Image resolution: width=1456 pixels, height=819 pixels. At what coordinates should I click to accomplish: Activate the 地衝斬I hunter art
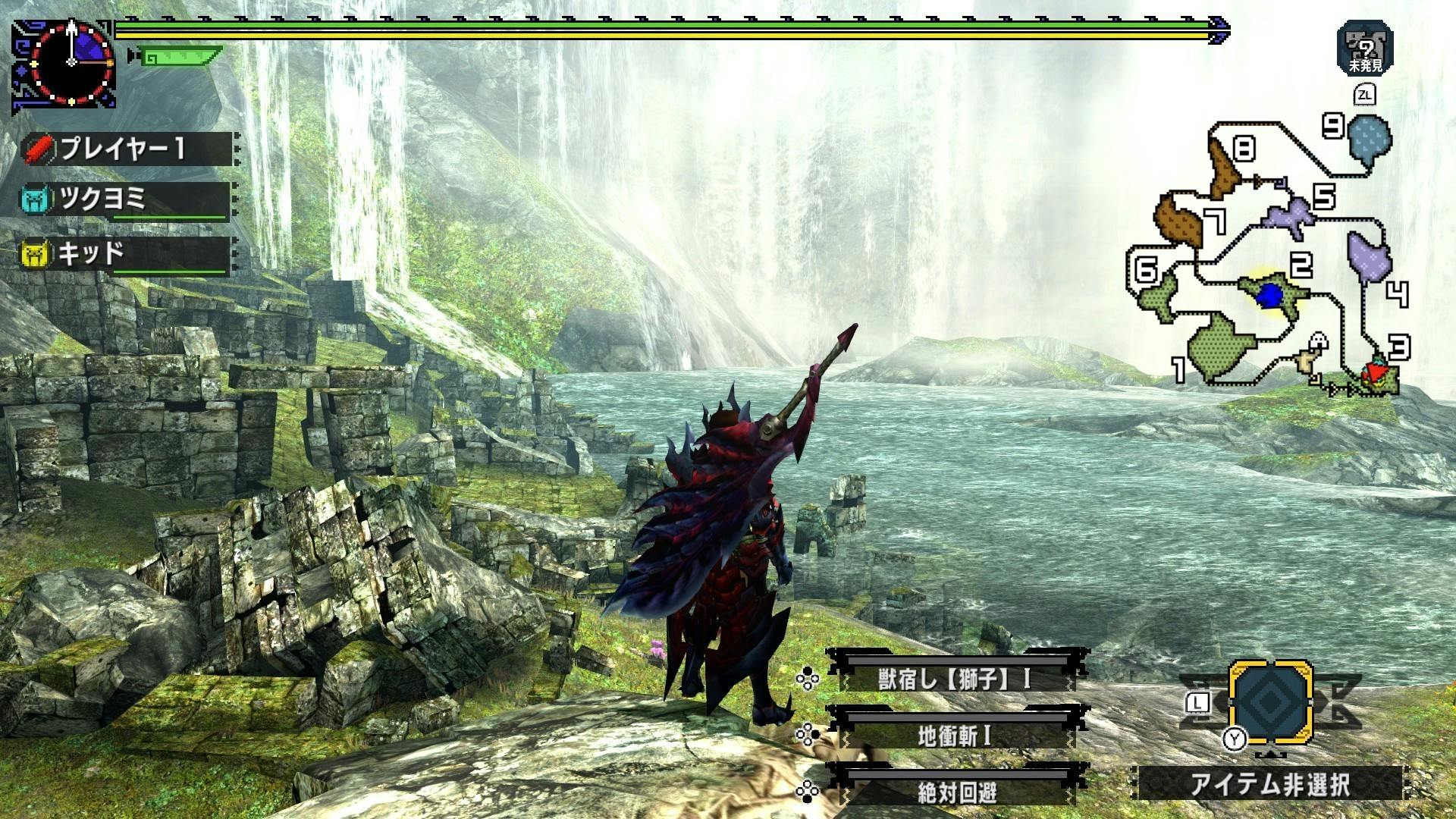(x=955, y=736)
